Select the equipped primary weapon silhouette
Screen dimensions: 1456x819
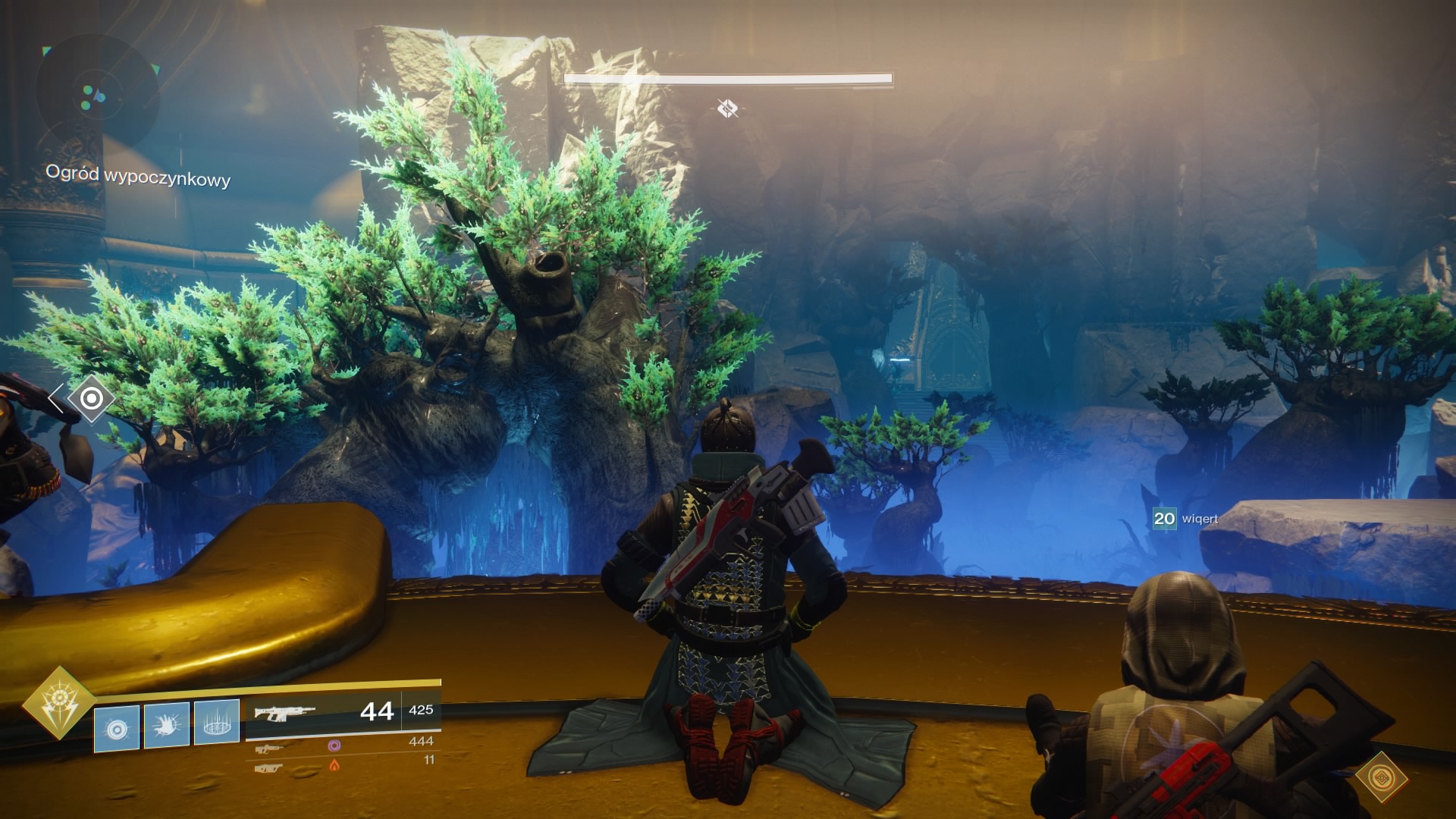point(284,713)
